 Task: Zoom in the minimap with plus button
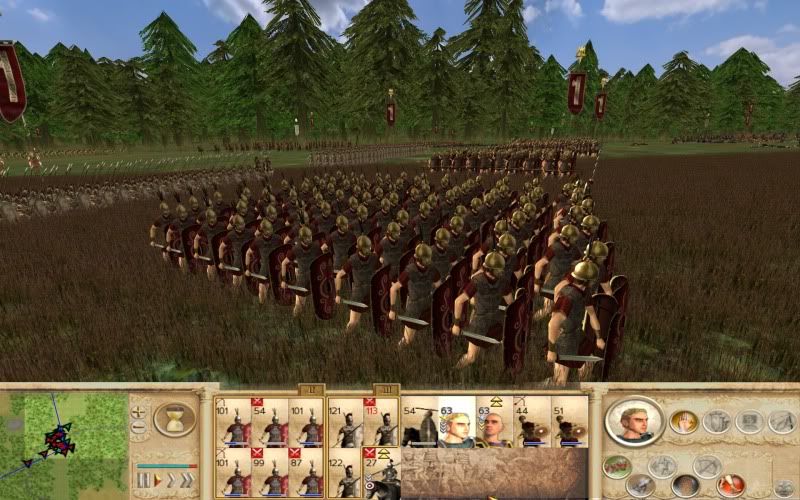pos(139,410)
